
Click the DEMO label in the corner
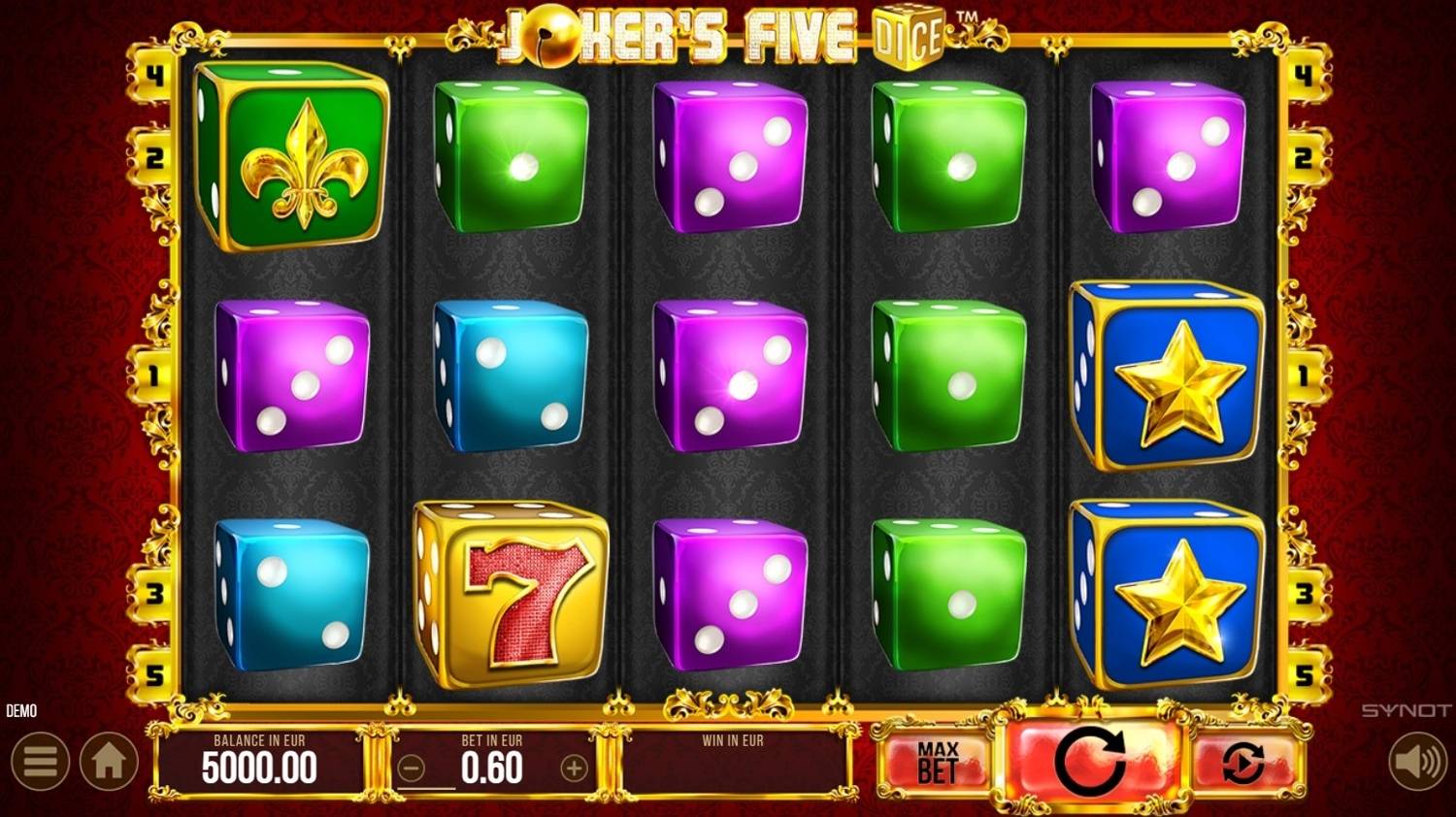coord(23,711)
